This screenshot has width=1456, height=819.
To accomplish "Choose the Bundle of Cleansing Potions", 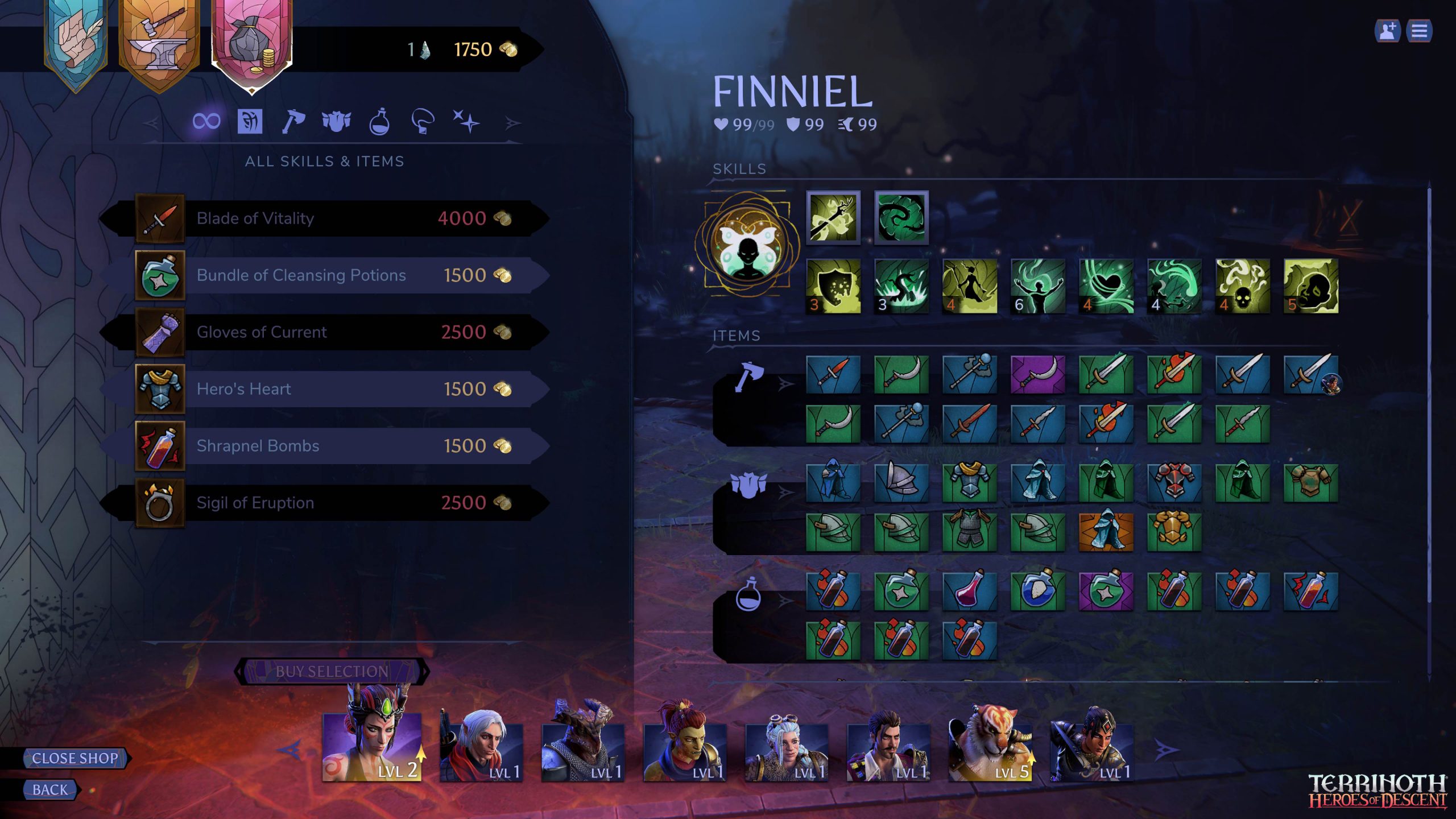I will coord(324,275).
